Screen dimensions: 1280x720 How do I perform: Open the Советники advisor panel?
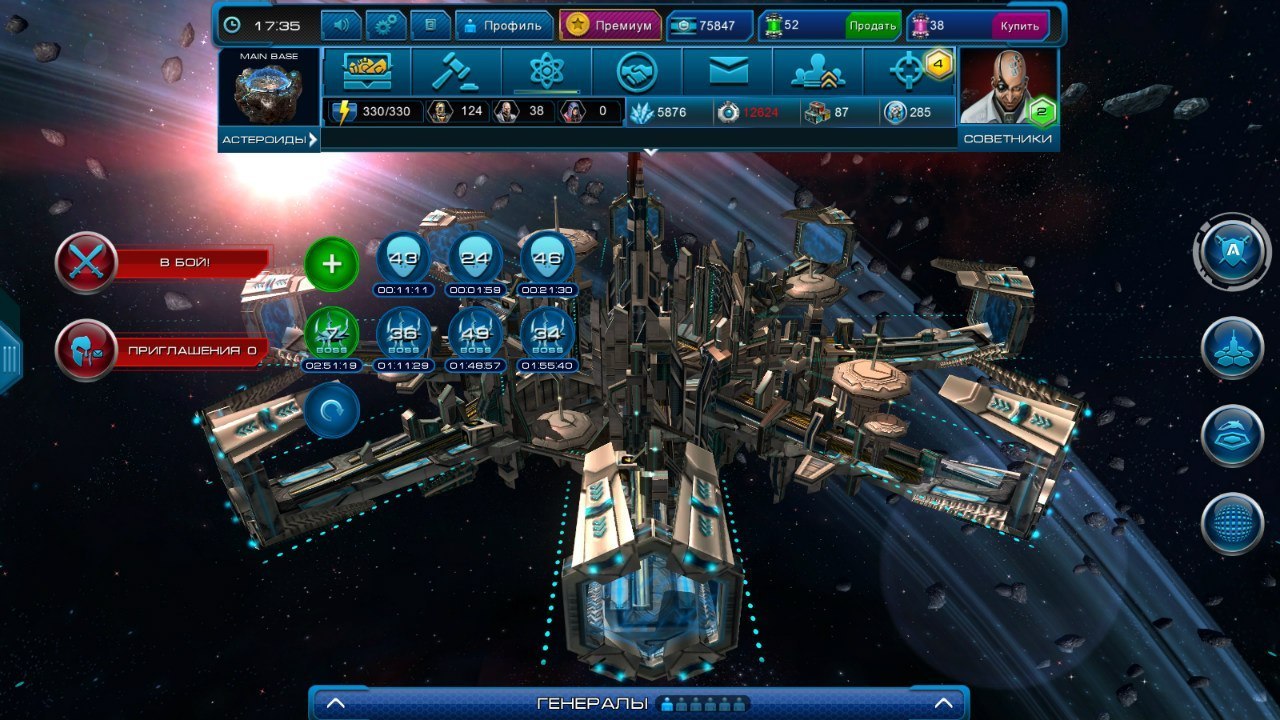pos(1008,98)
